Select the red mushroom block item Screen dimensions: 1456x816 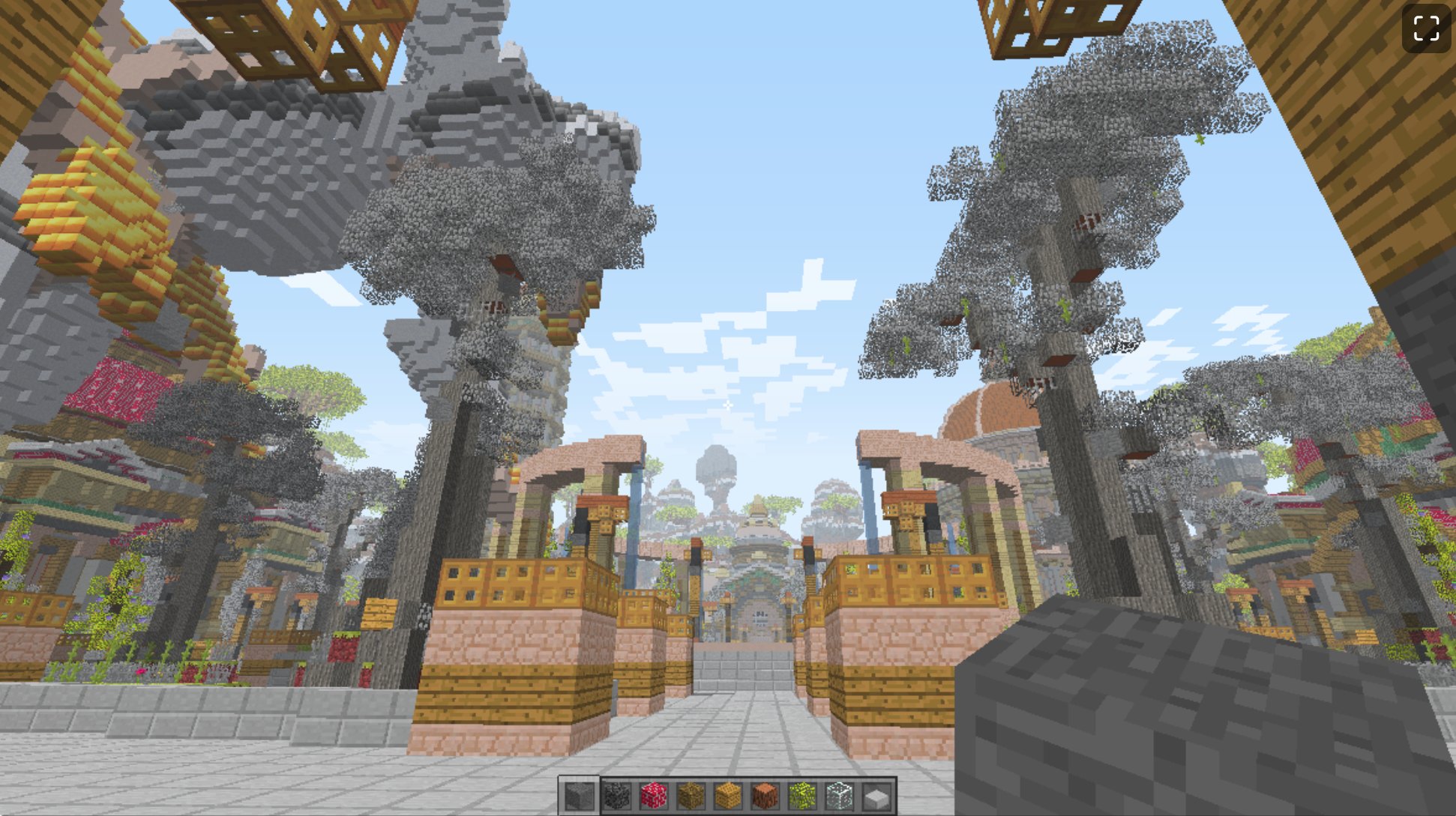pos(655,797)
